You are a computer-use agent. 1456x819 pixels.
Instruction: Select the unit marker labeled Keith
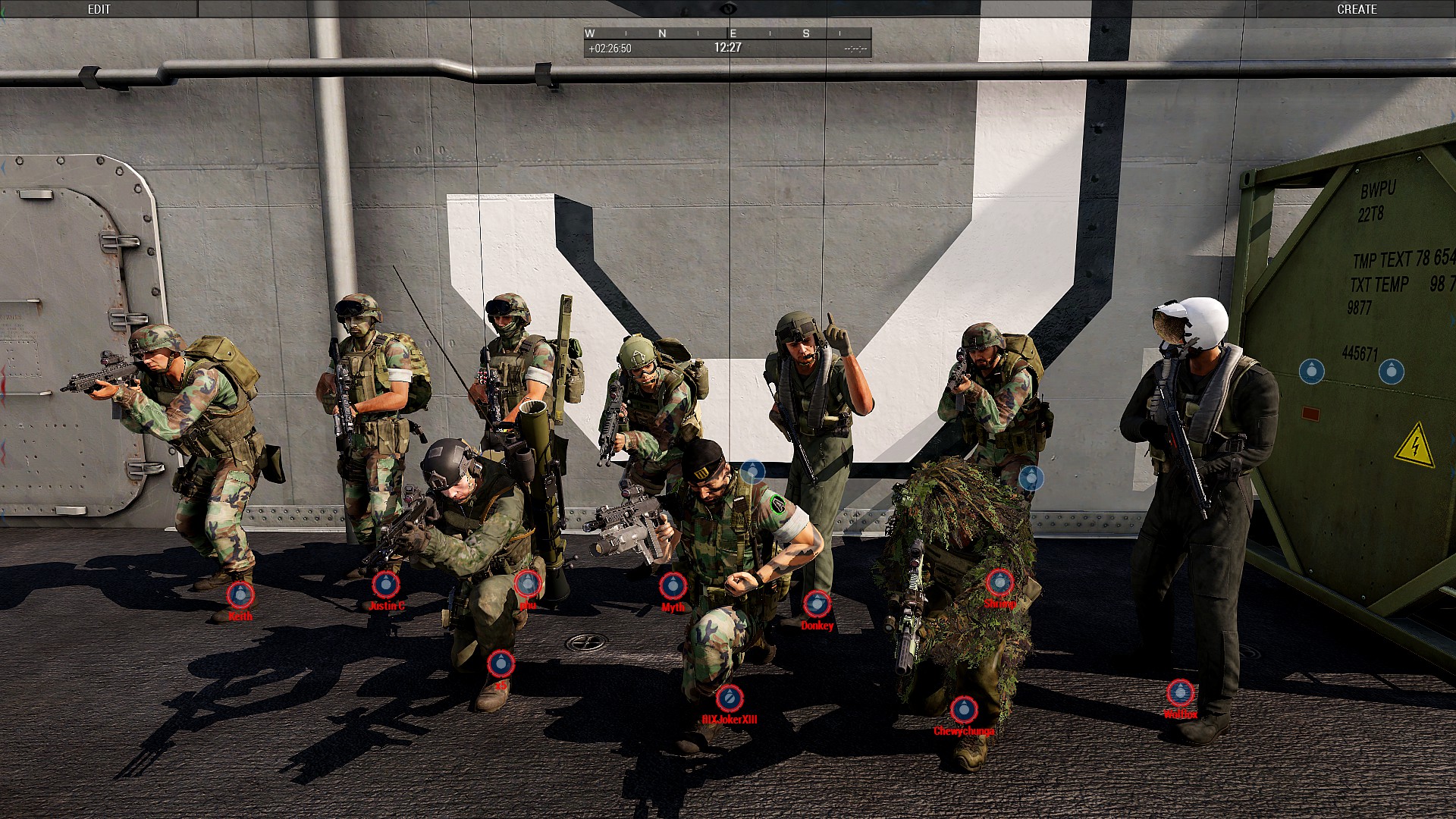point(240,595)
